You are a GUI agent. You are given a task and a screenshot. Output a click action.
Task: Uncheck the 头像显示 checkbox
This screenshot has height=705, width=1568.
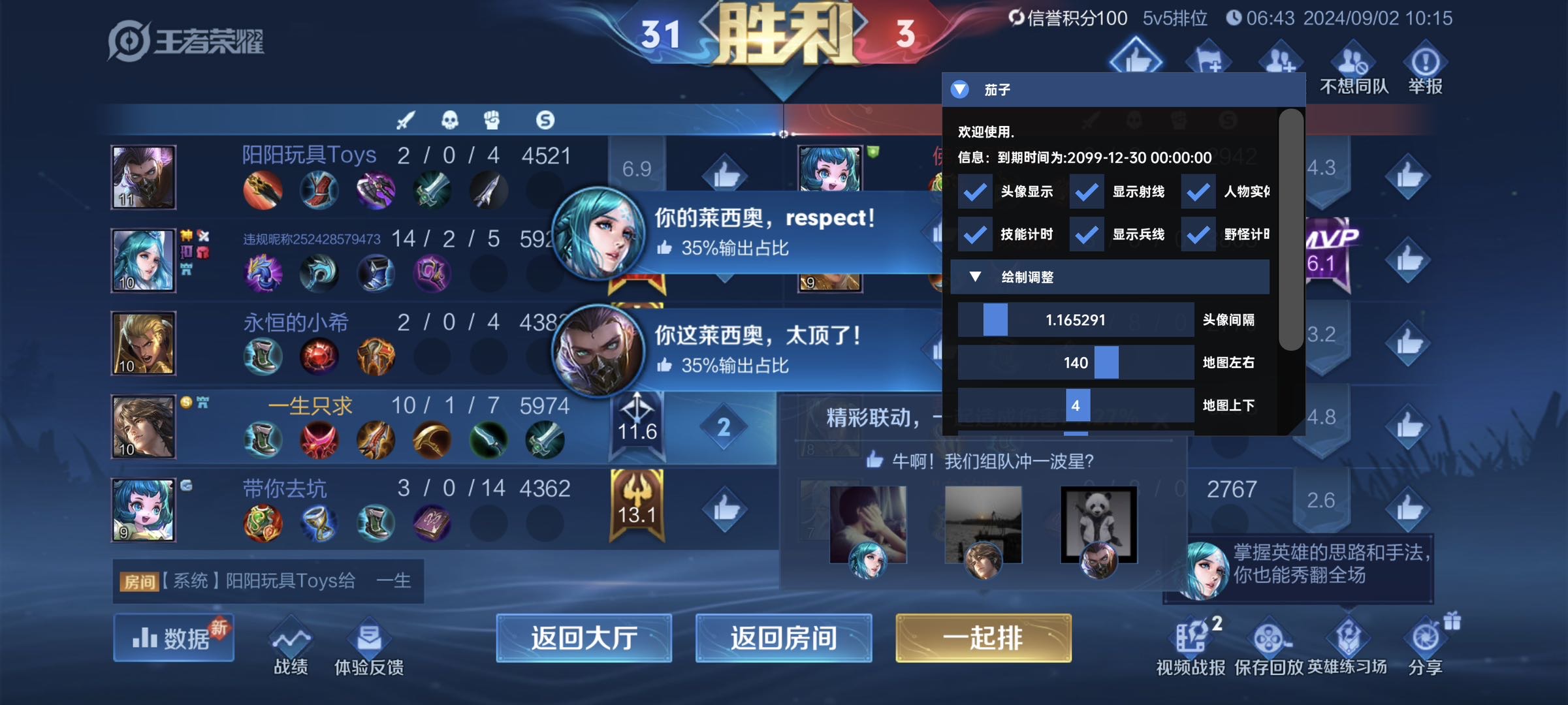(x=974, y=191)
